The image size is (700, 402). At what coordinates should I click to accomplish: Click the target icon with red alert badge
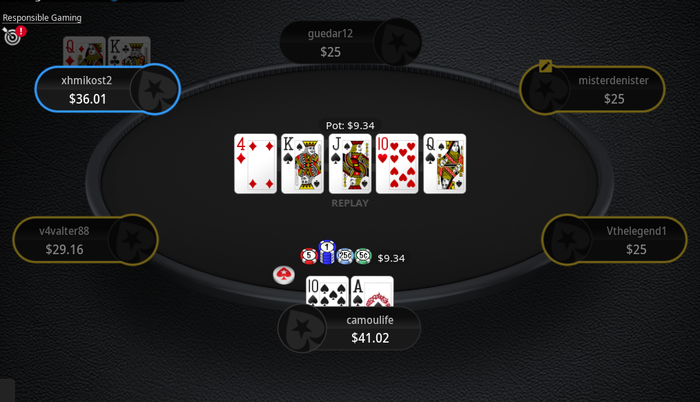click(x=13, y=36)
